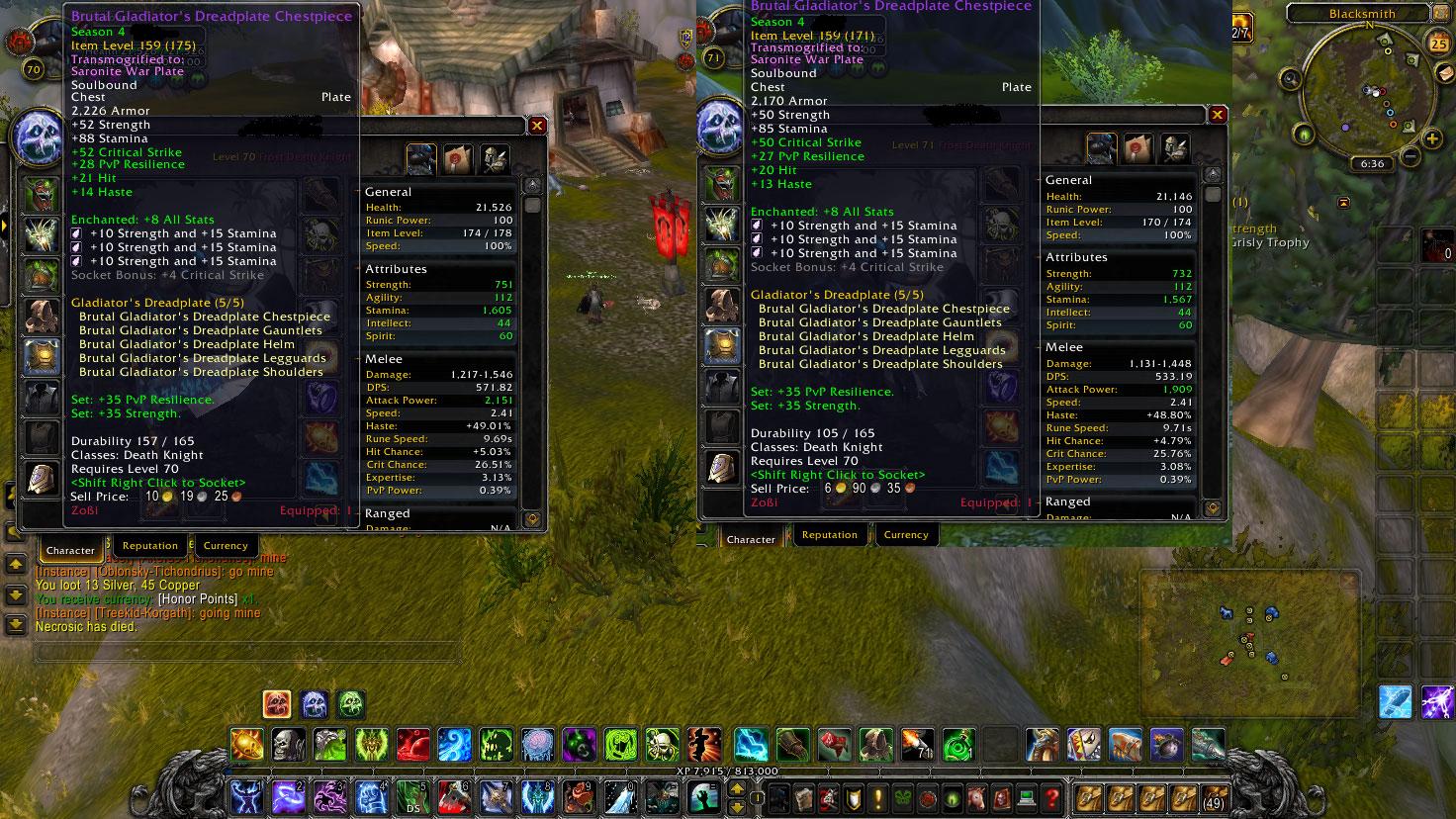1456x819 pixels.
Task: Select the red Blood Presence stance icon
Action: coord(277,704)
